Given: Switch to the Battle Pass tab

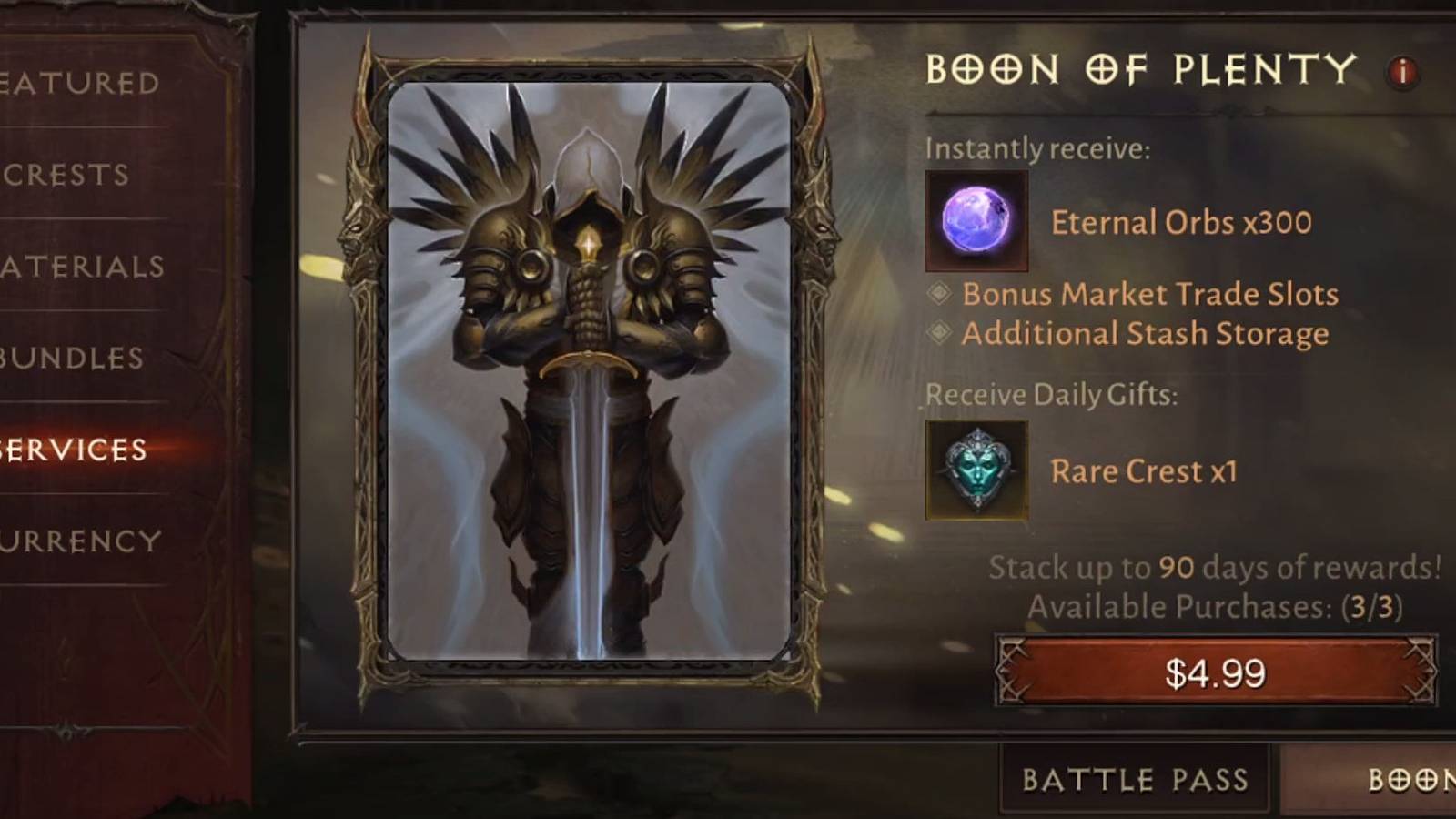Looking at the screenshot, I should [x=1135, y=778].
